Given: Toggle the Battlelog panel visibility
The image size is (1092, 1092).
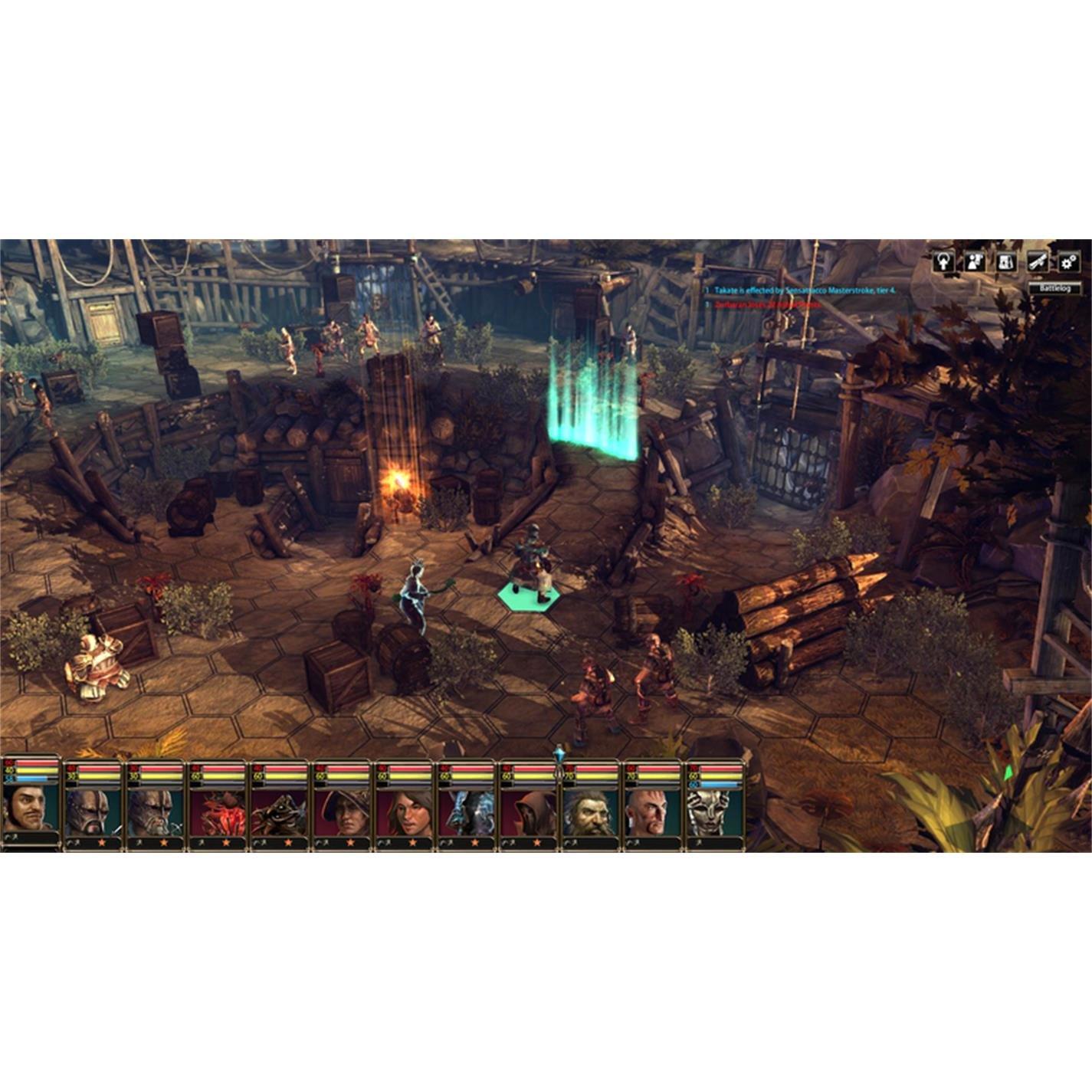Looking at the screenshot, I should click(x=1055, y=288).
